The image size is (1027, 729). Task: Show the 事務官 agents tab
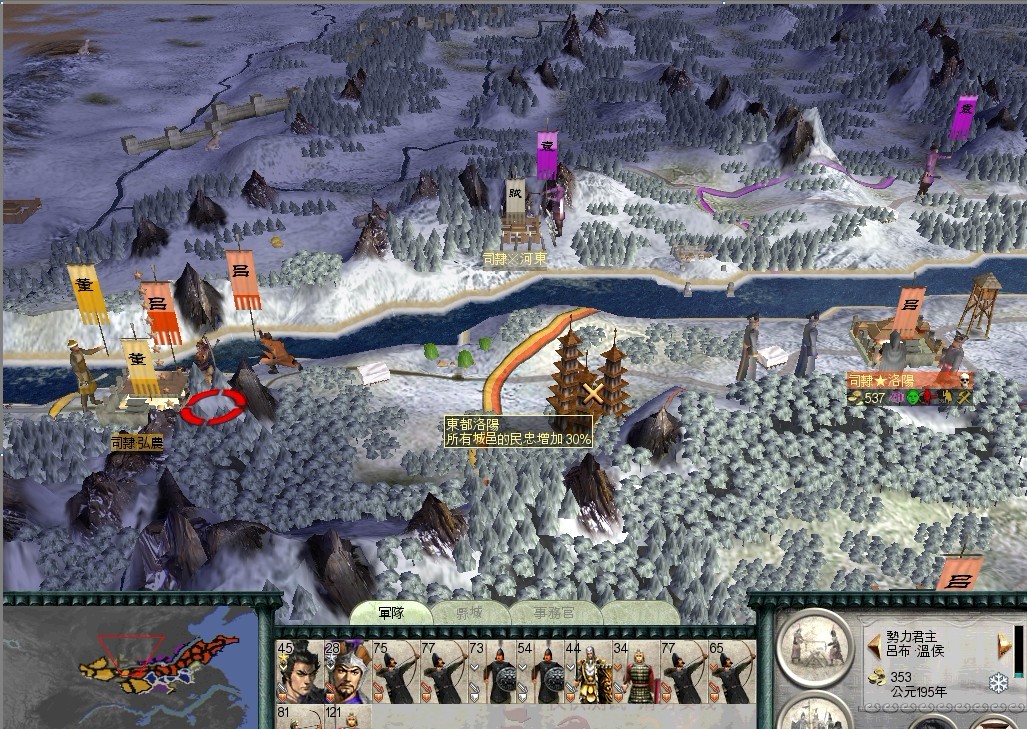pos(555,613)
